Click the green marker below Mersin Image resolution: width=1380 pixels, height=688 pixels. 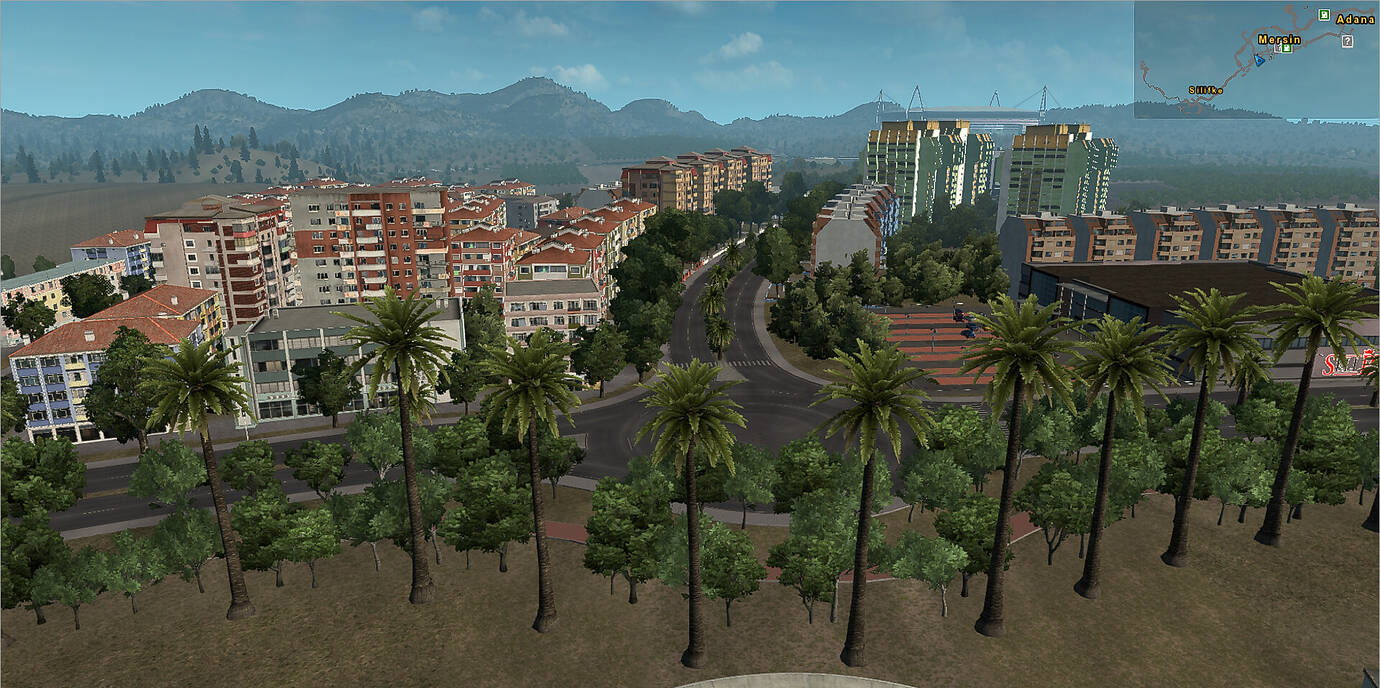(x=1287, y=48)
